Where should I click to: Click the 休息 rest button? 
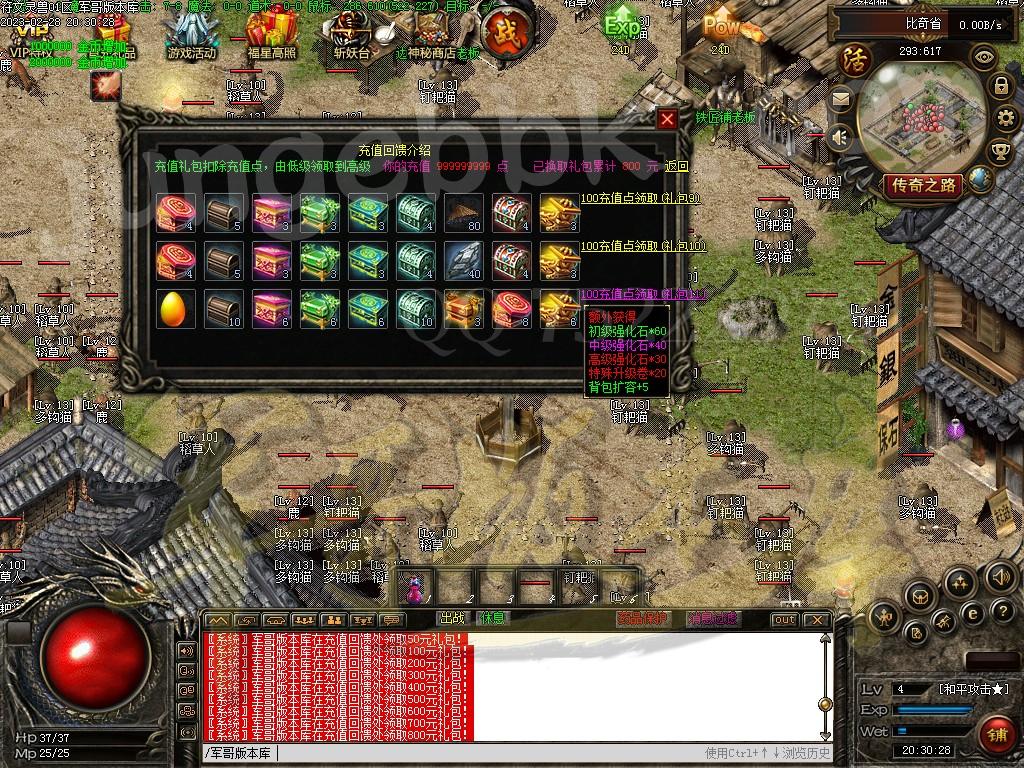point(491,619)
